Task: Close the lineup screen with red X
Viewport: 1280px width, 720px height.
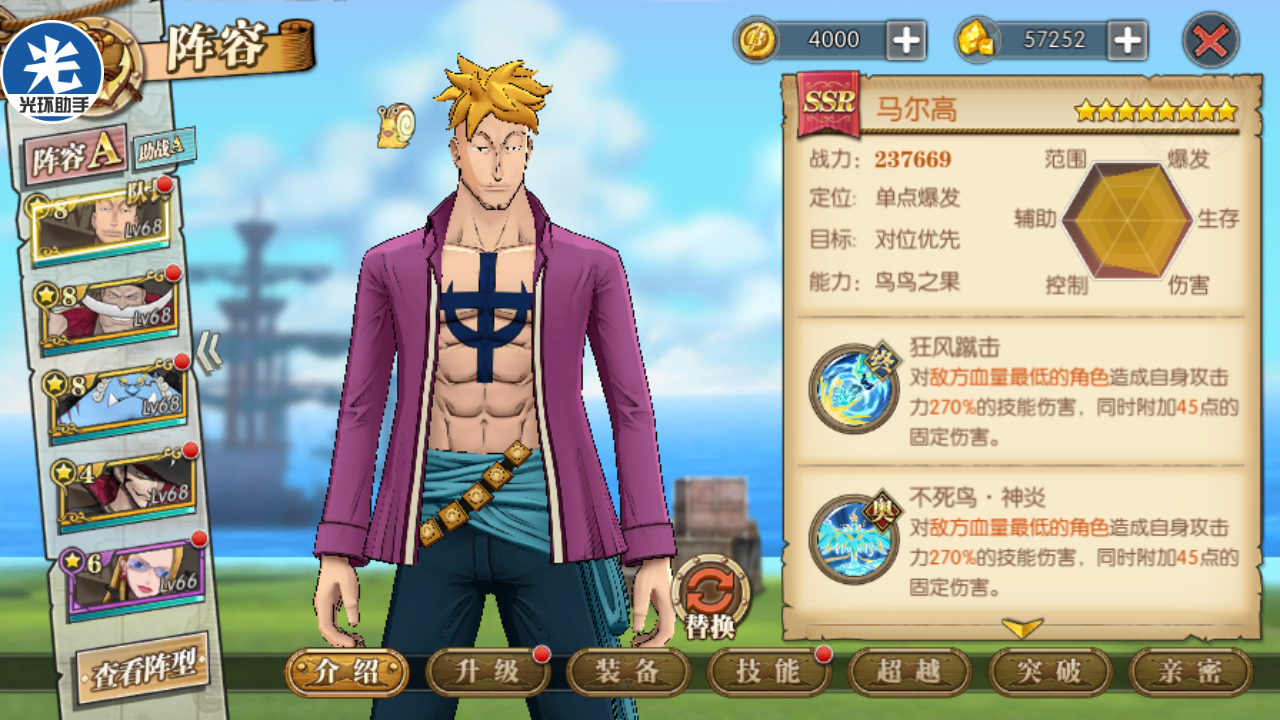Action: click(x=1210, y=41)
